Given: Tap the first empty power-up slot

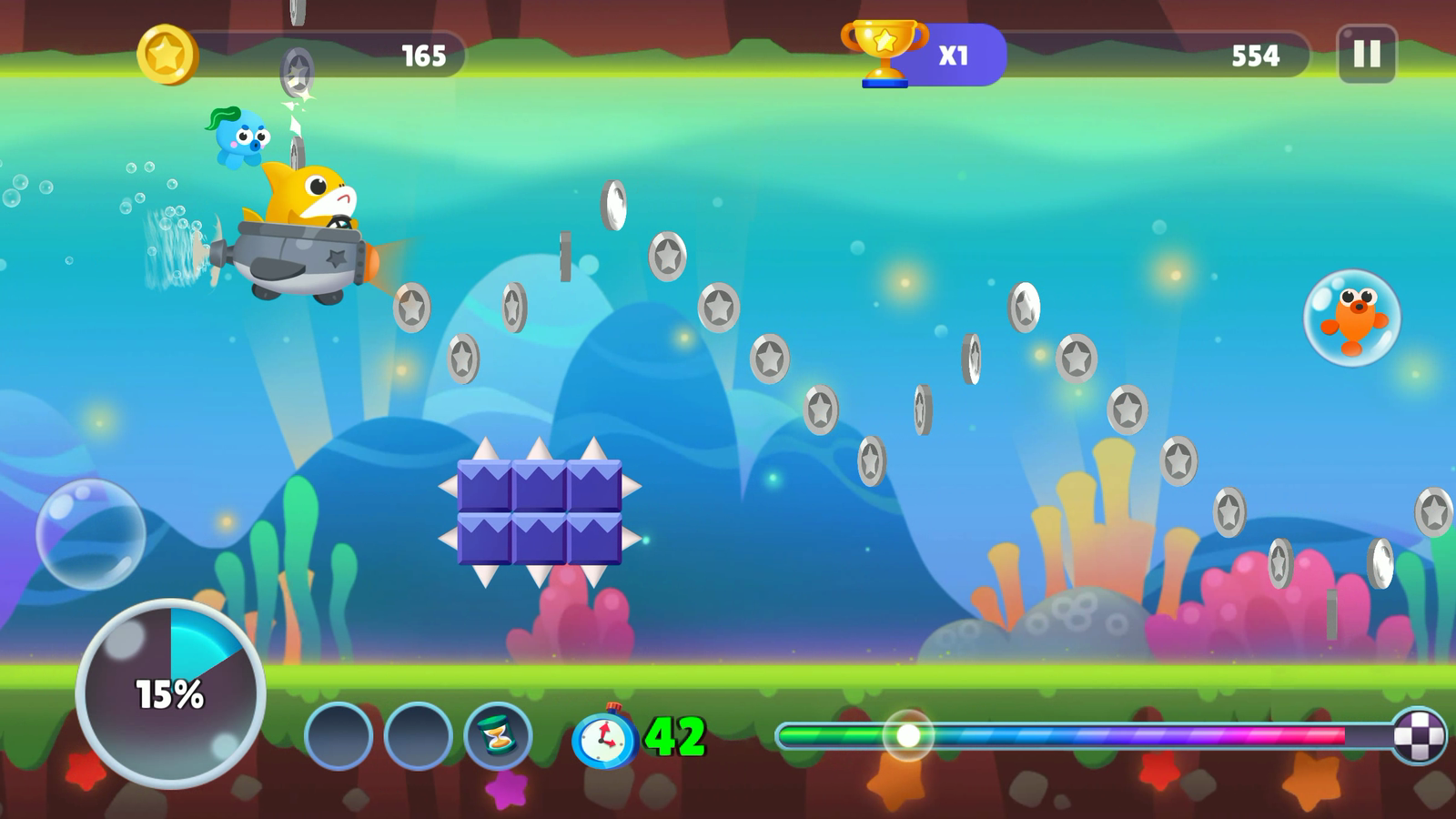Looking at the screenshot, I should point(337,733).
